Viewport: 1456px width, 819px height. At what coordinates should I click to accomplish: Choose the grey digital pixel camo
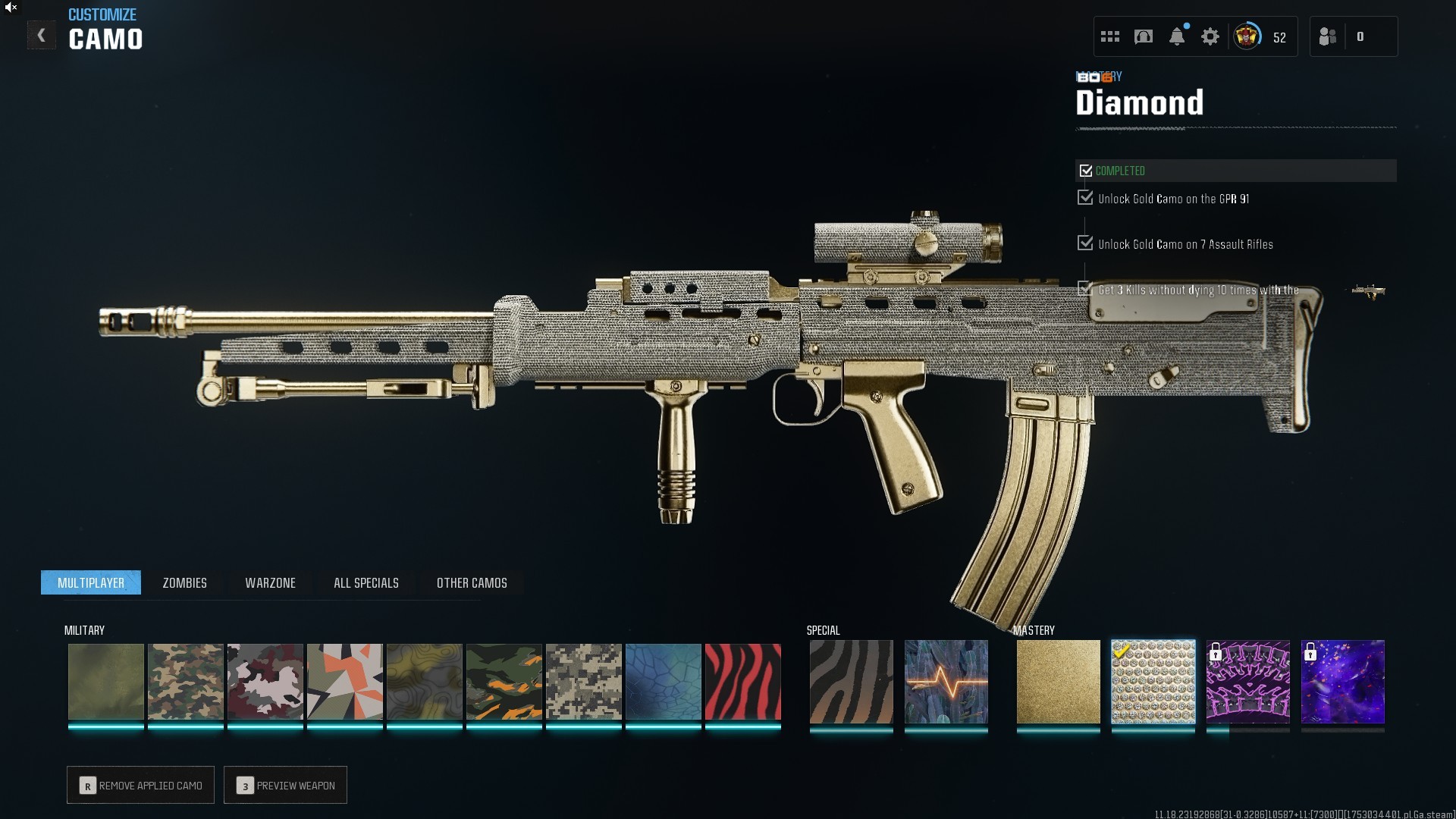point(583,682)
